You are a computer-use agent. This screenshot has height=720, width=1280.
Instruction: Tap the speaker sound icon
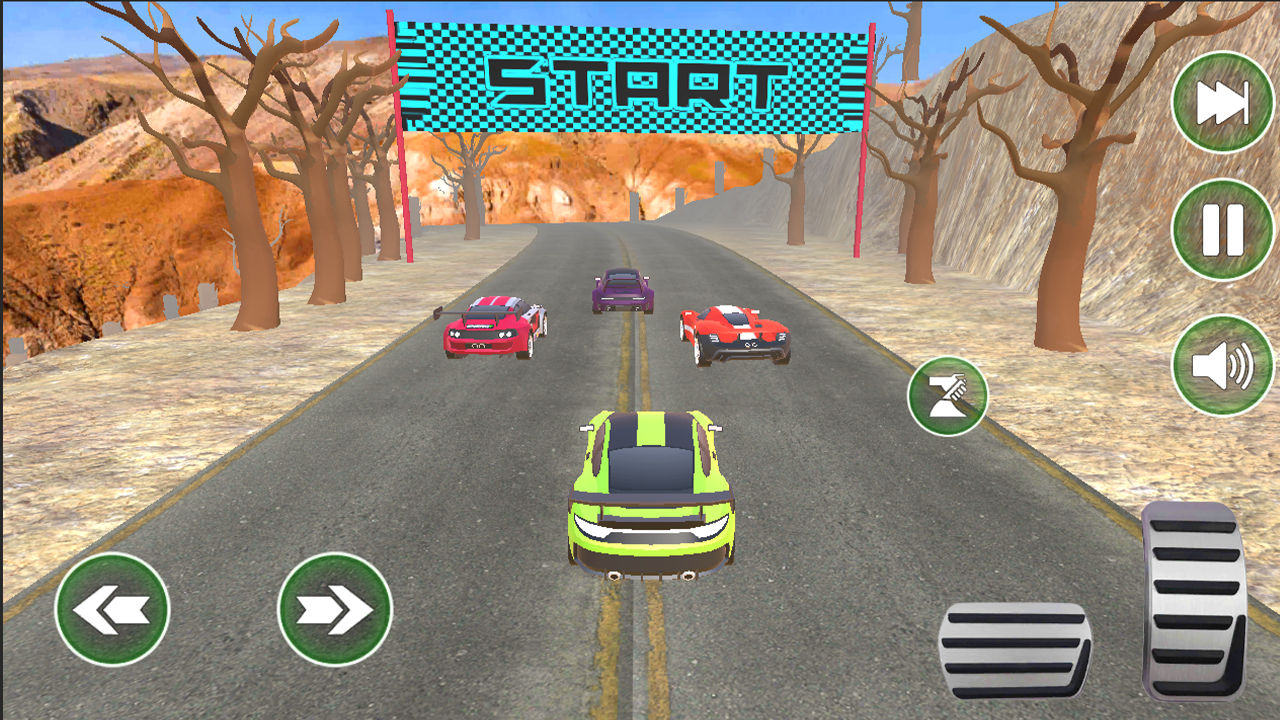pyautogui.click(x=1222, y=367)
